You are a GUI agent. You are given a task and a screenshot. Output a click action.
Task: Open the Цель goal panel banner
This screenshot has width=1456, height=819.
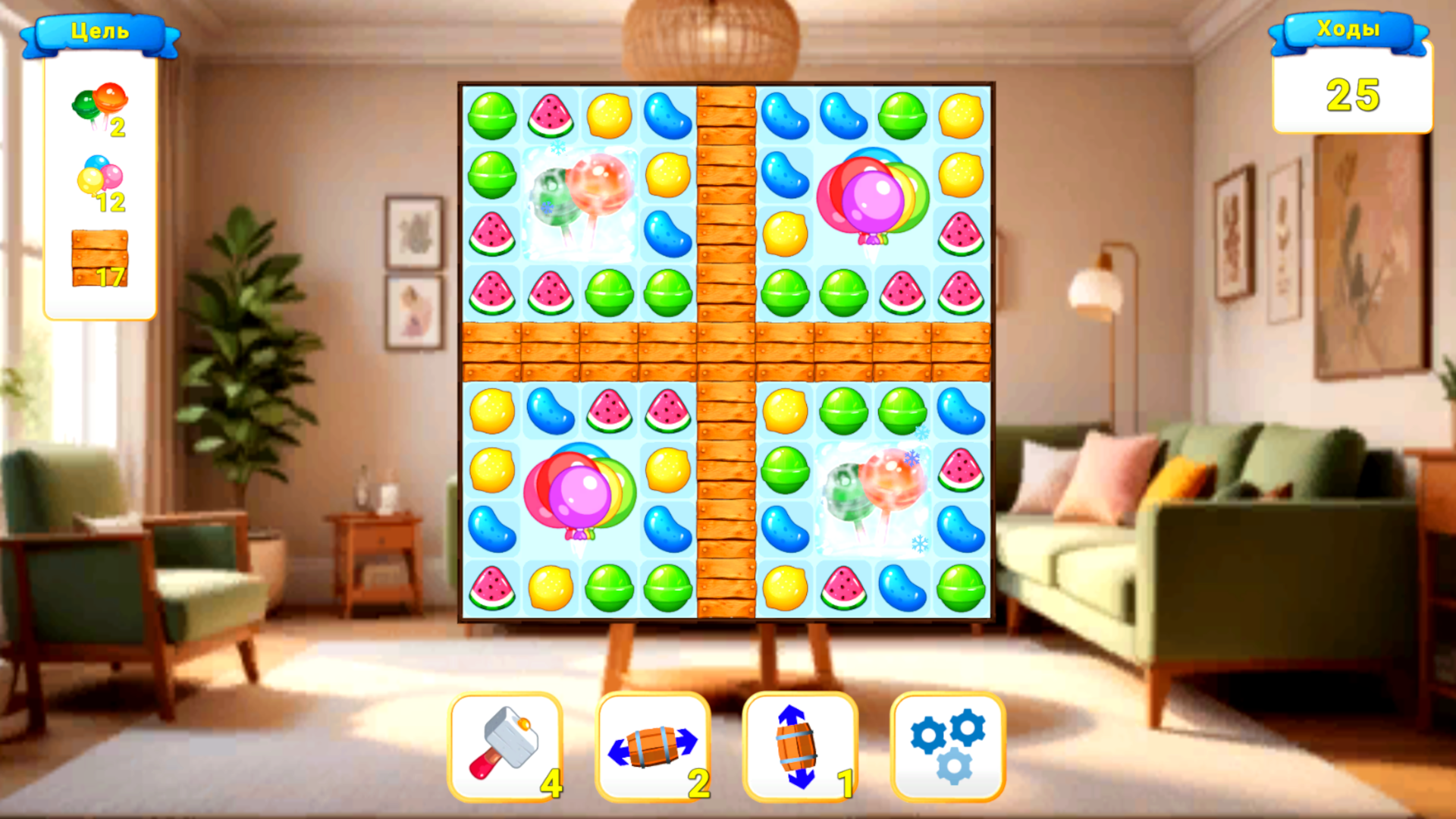pyautogui.click(x=101, y=32)
